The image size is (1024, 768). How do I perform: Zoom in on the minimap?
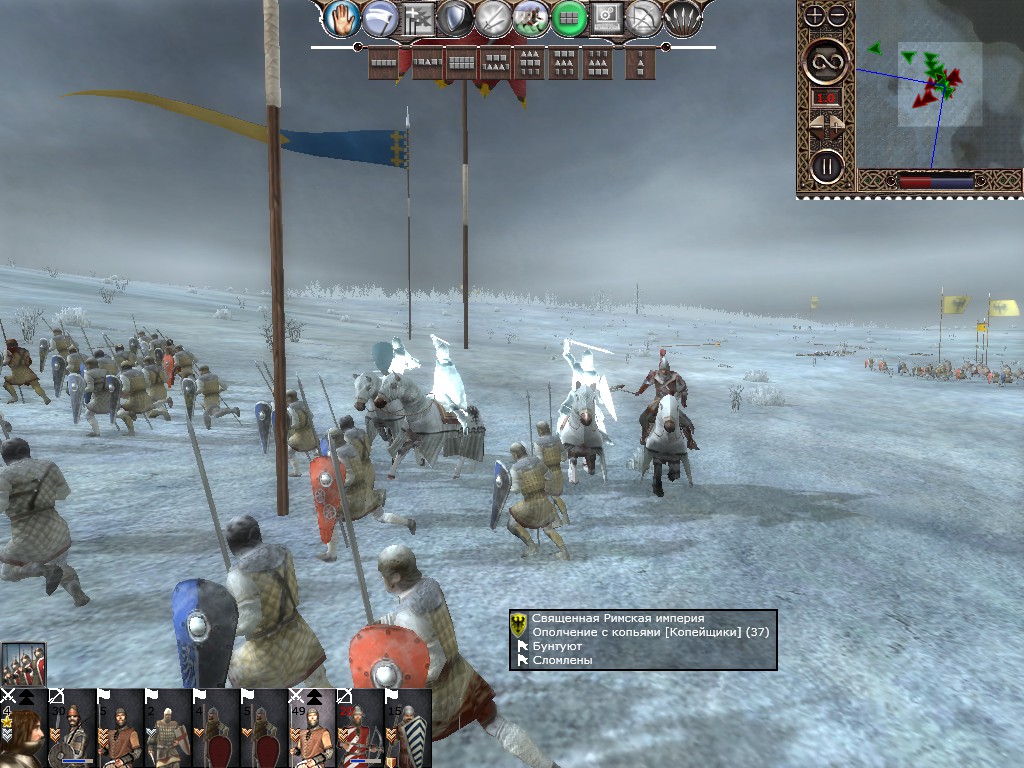815,16
